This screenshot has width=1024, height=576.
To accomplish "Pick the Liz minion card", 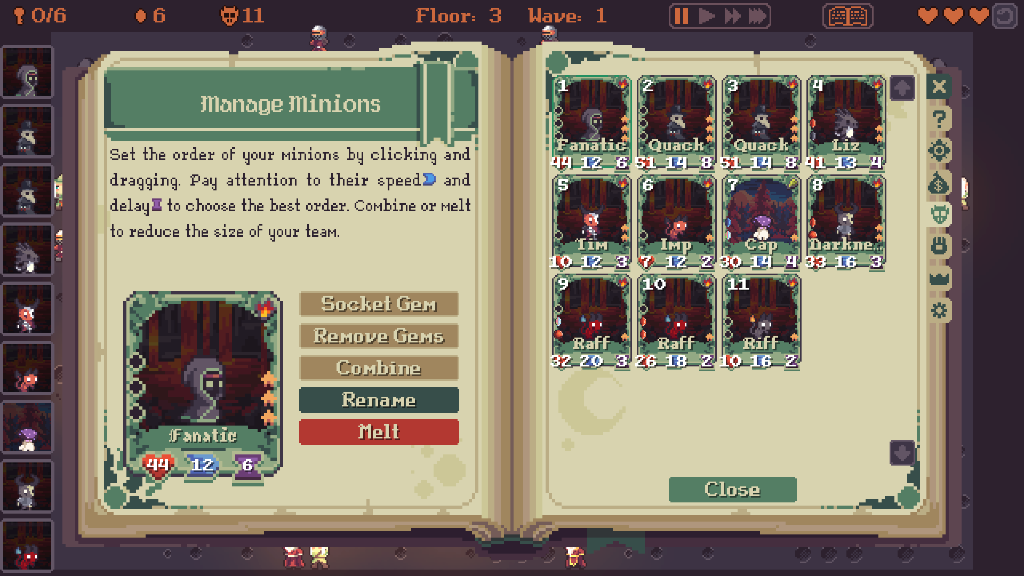I will coord(846,120).
